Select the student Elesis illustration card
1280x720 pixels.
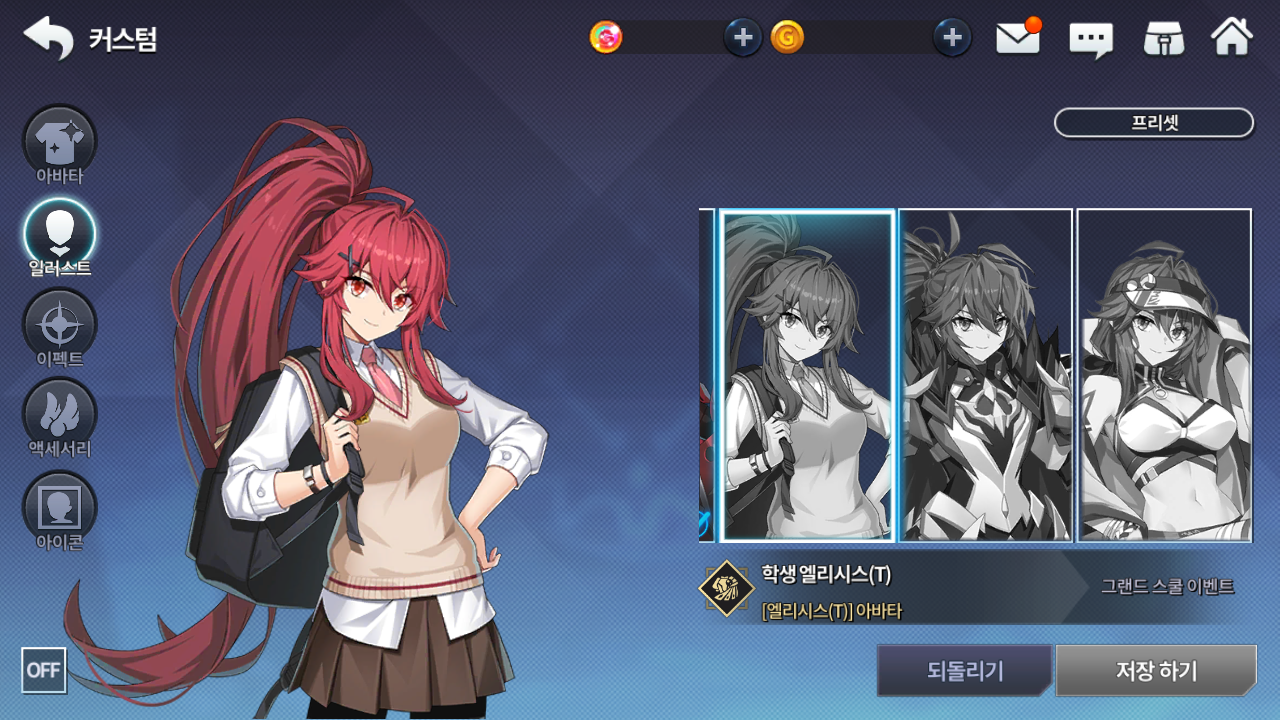coord(807,375)
